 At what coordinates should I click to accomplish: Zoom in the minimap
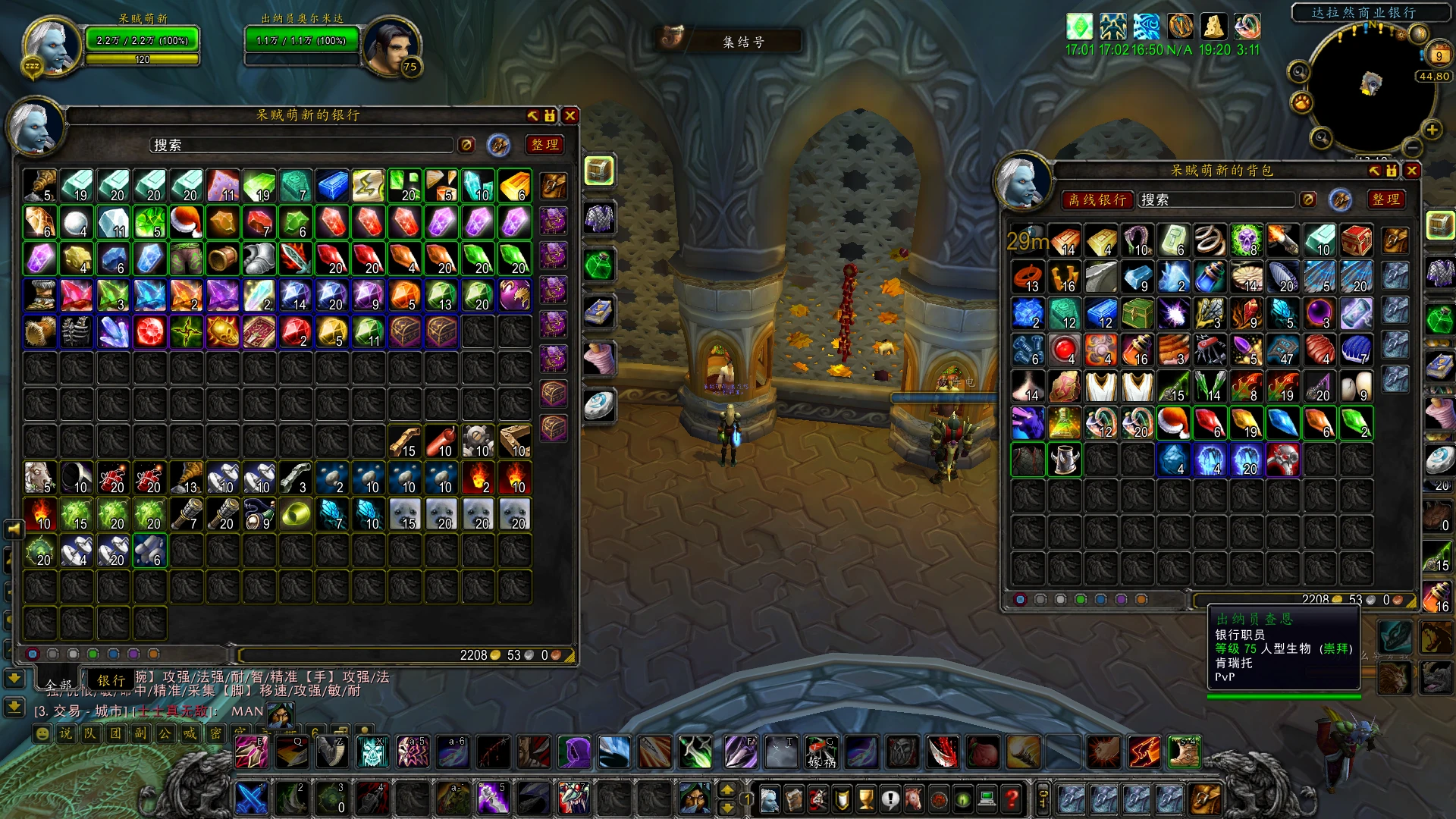coord(1432,130)
